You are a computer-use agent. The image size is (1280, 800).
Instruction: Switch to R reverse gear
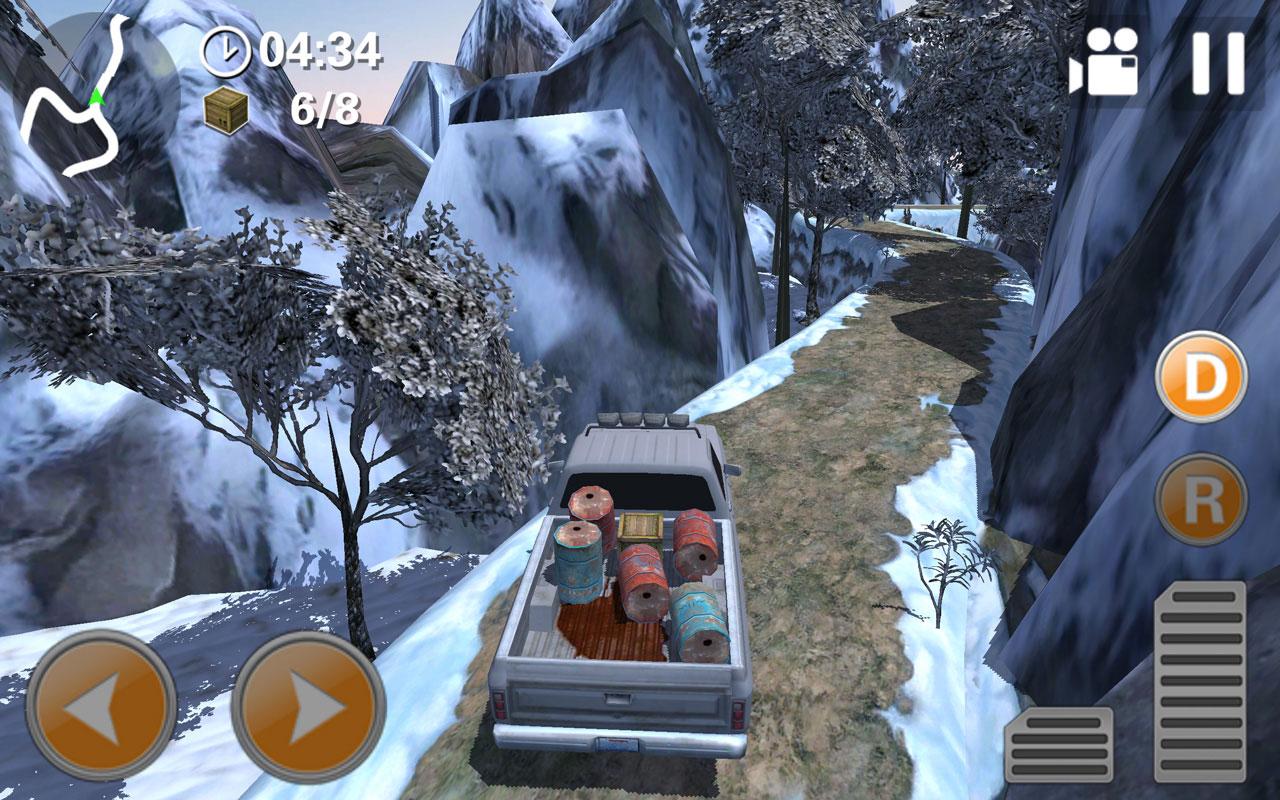click(1201, 498)
